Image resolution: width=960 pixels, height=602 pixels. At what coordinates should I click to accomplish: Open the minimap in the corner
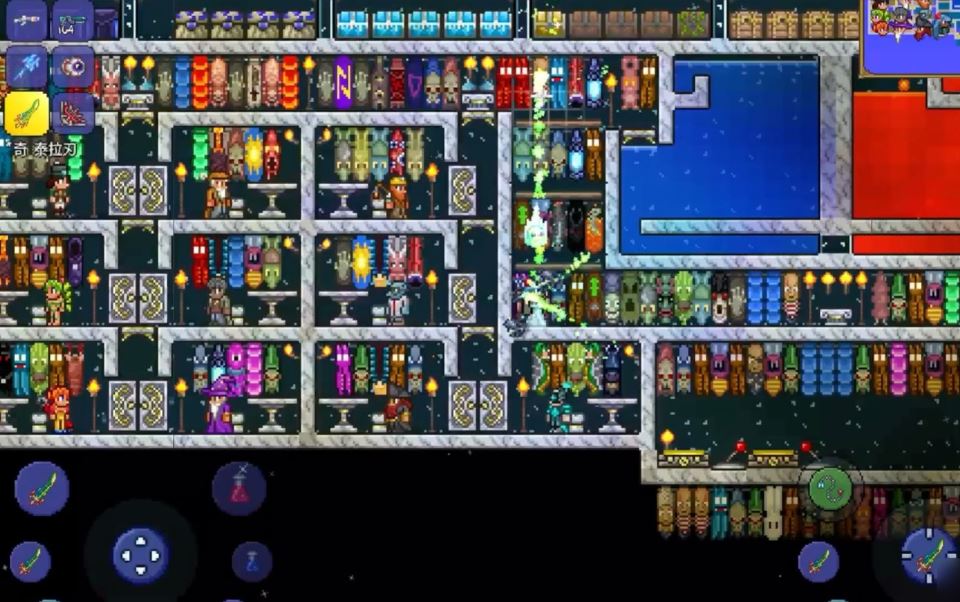pos(910,36)
